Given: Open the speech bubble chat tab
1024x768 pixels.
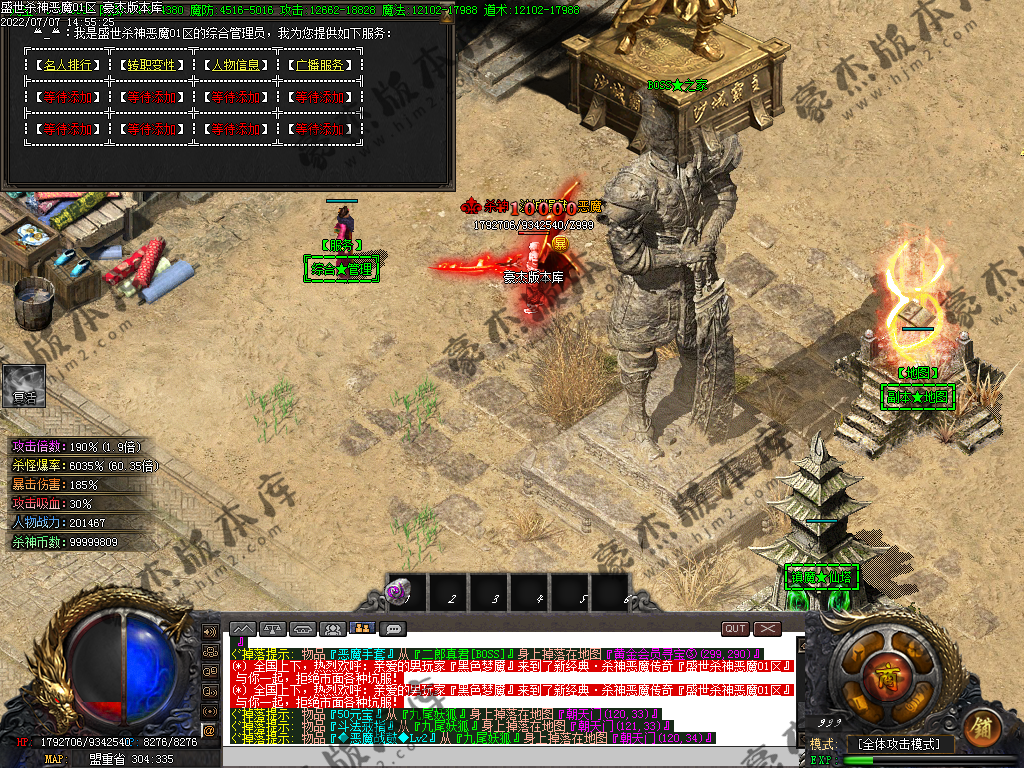Looking at the screenshot, I should coord(393,629).
